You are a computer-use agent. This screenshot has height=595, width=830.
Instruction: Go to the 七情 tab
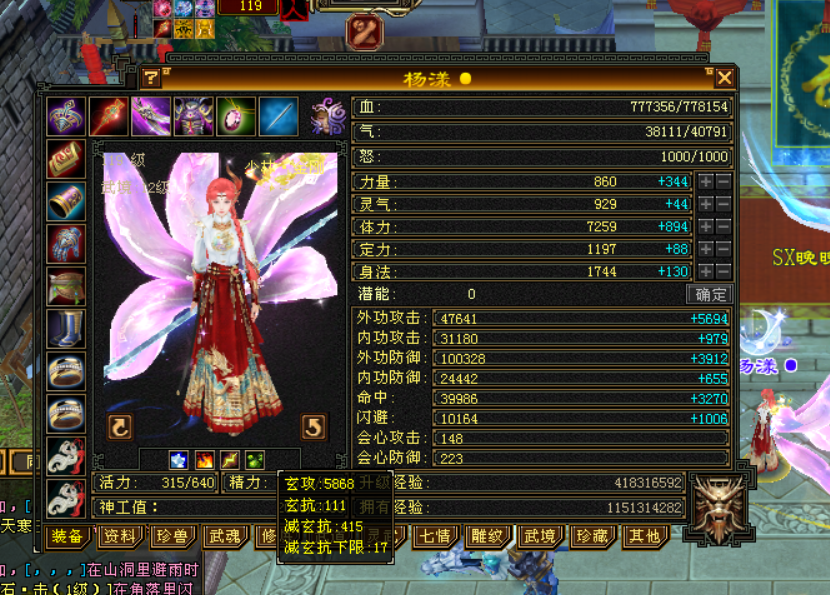436,537
